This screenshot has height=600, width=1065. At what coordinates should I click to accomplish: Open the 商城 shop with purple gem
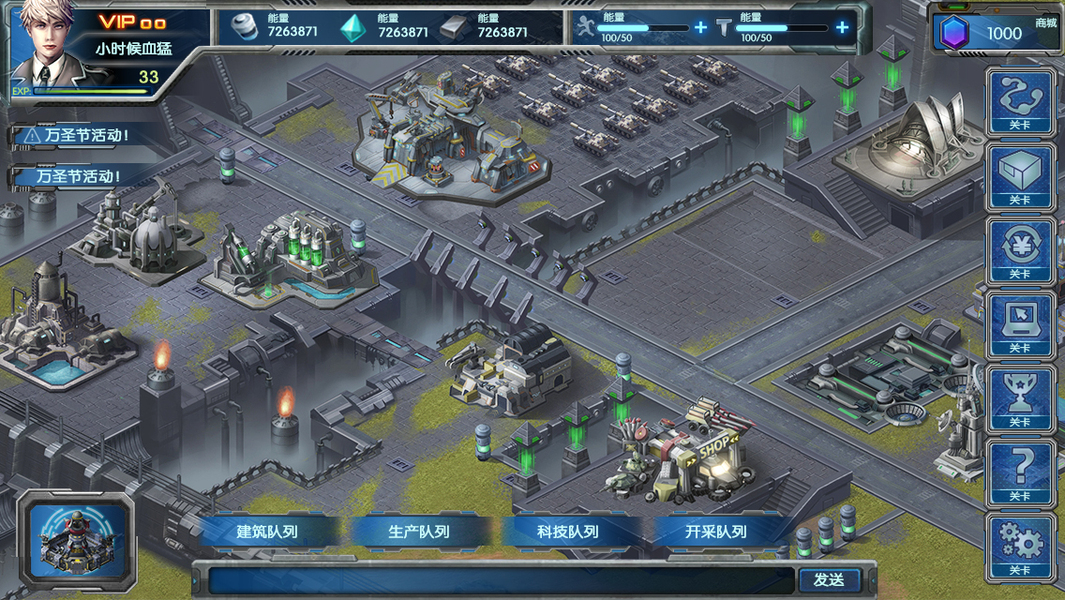tap(996, 33)
